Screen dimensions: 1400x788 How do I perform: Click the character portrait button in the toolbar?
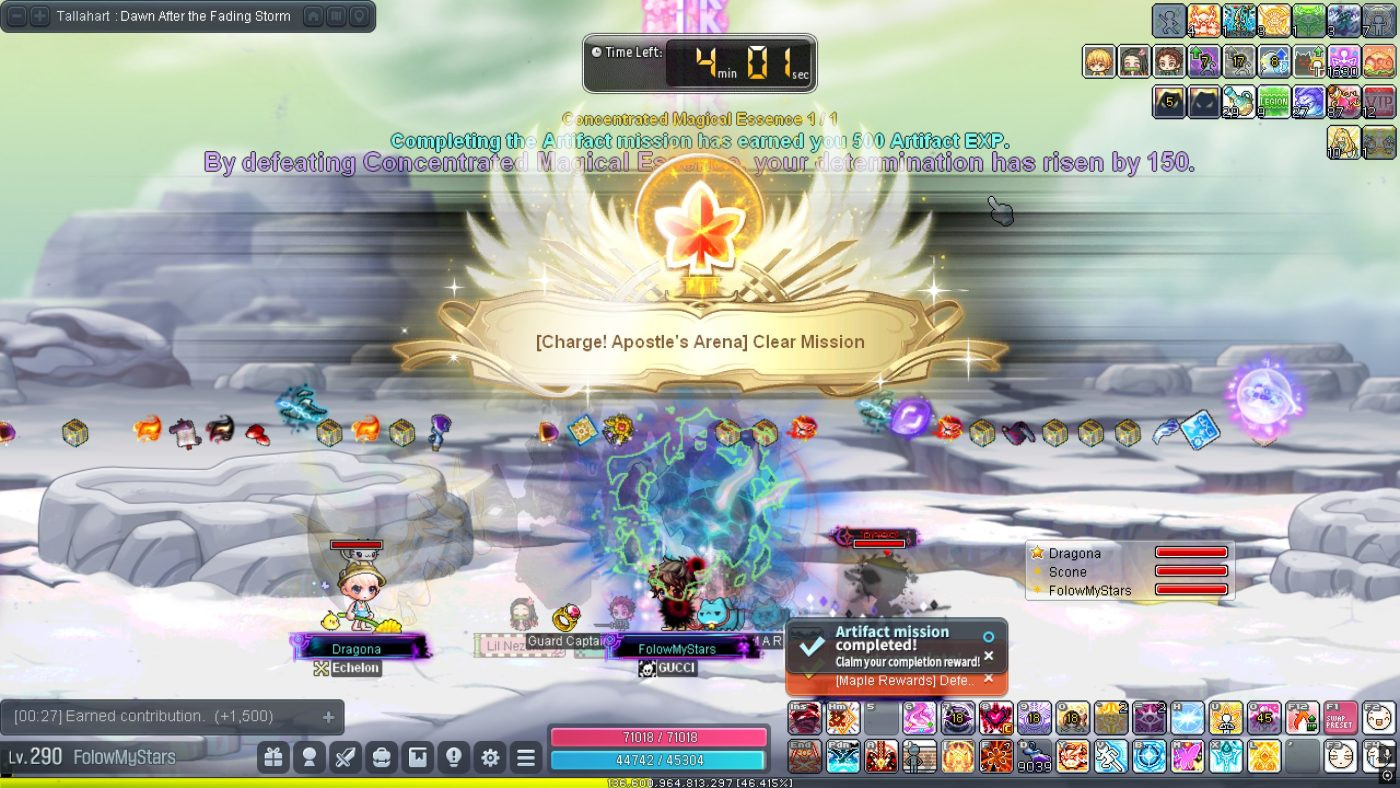point(309,758)
